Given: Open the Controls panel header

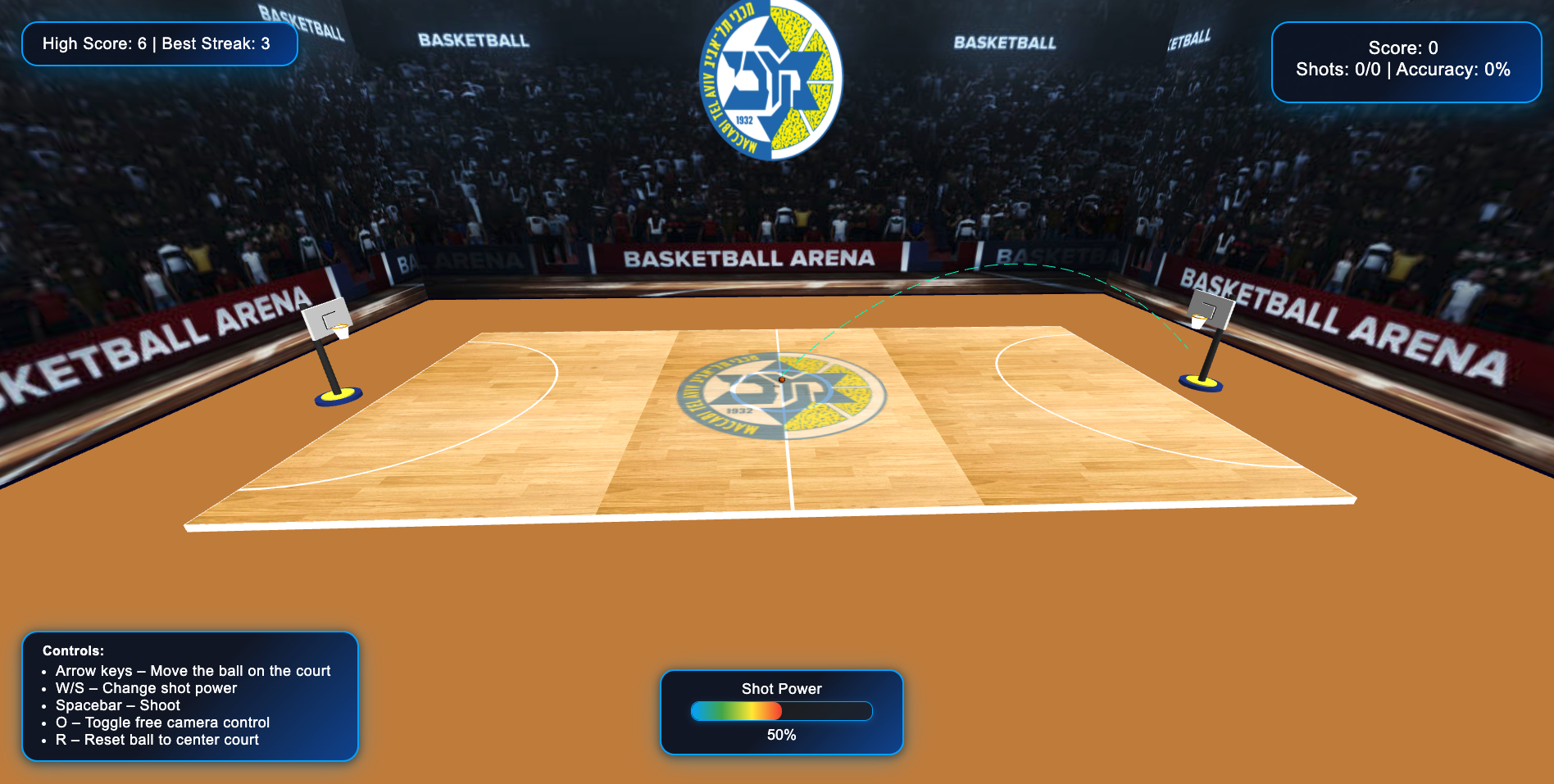Looking at the screenshot, I should tap(74, 650).
